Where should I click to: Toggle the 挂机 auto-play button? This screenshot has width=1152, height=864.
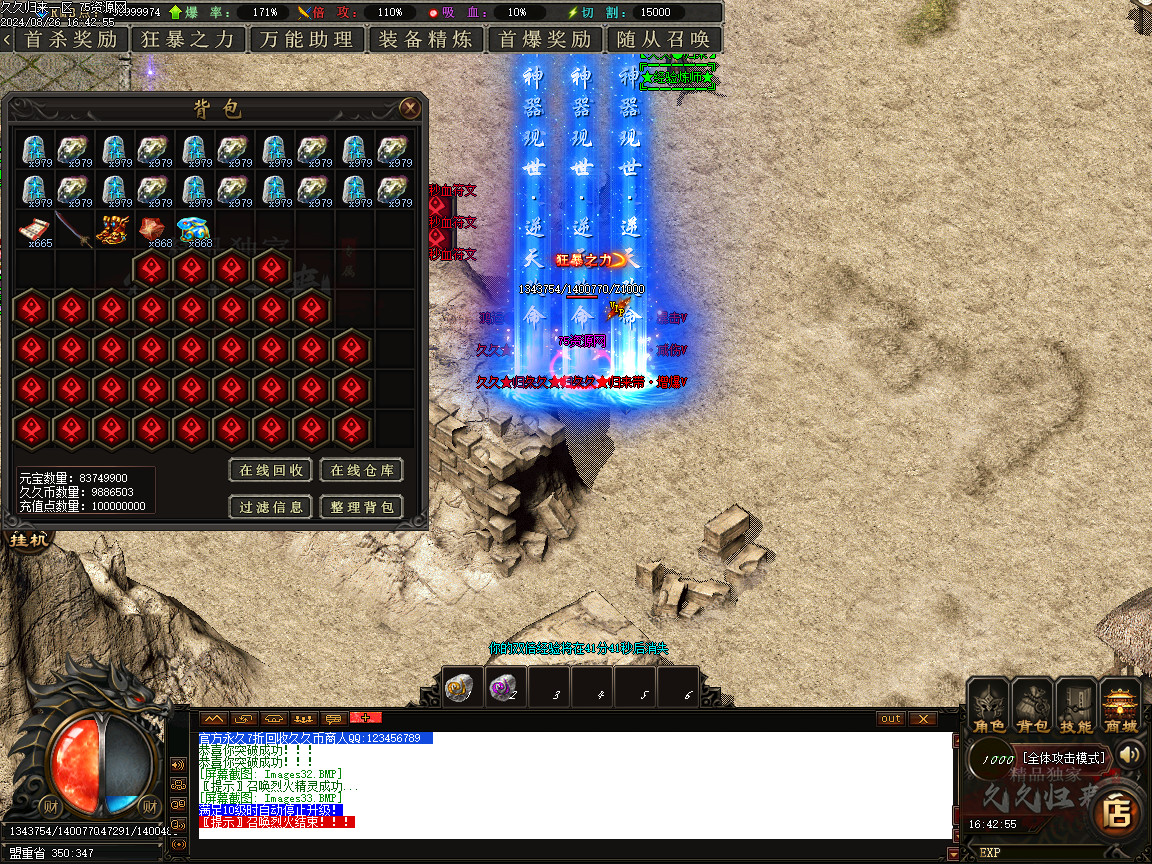pyautogui.click(x=22, y=541)
